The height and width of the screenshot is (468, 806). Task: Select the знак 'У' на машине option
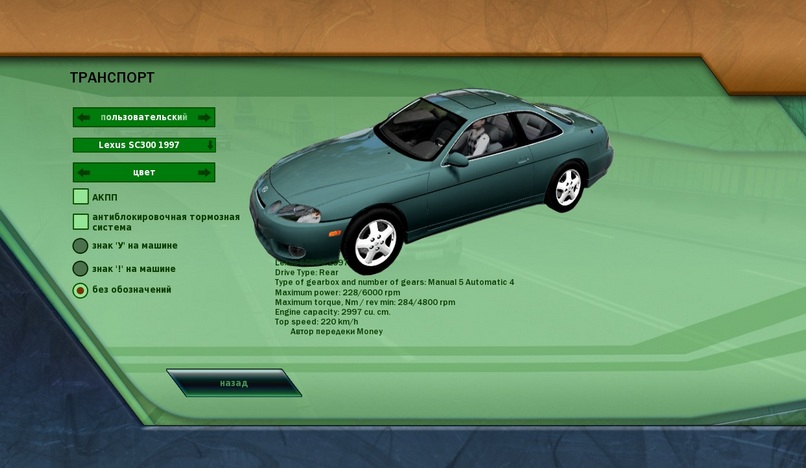pos(80,246)
